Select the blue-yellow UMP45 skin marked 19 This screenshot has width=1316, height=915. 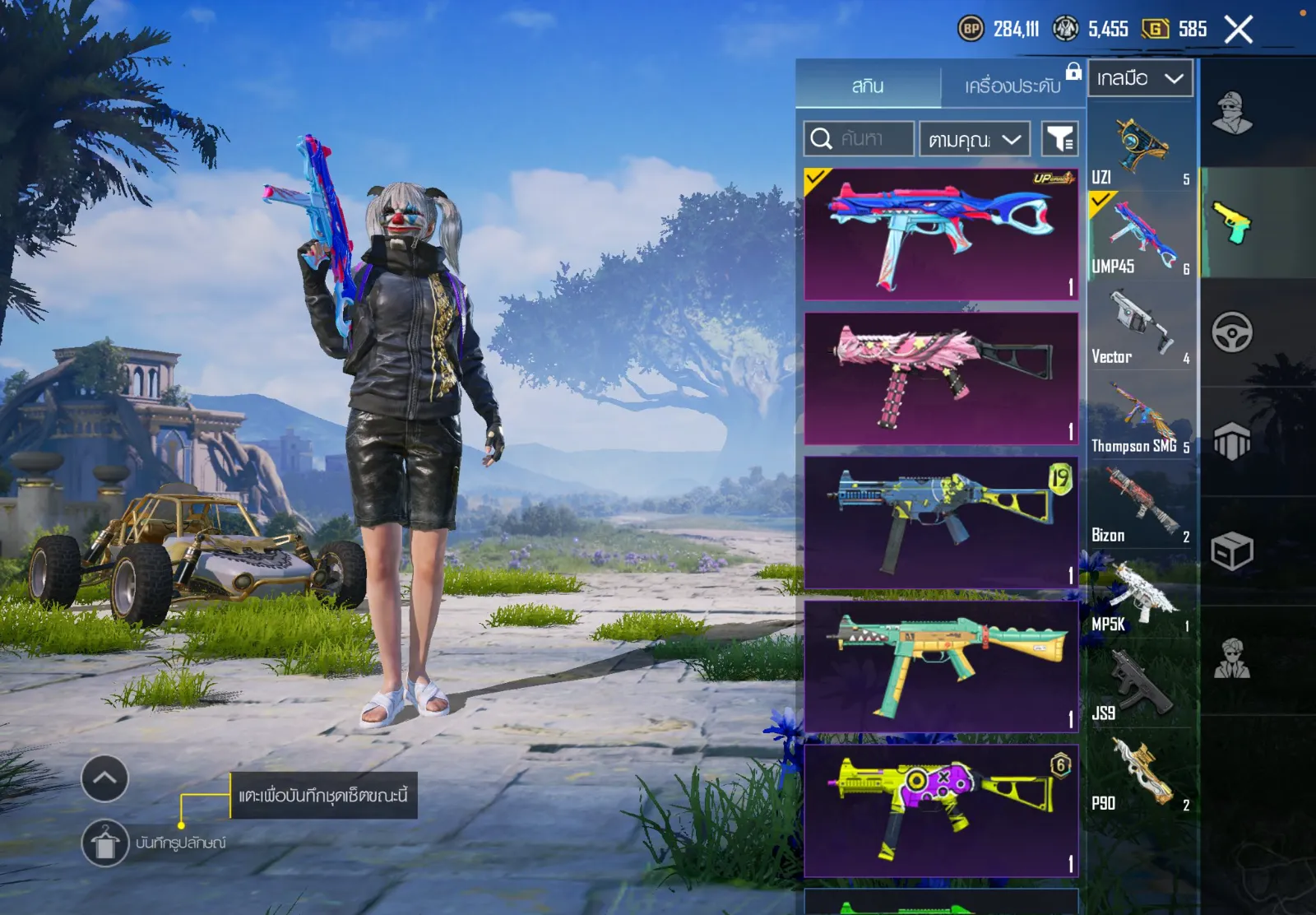pos(941,523)
